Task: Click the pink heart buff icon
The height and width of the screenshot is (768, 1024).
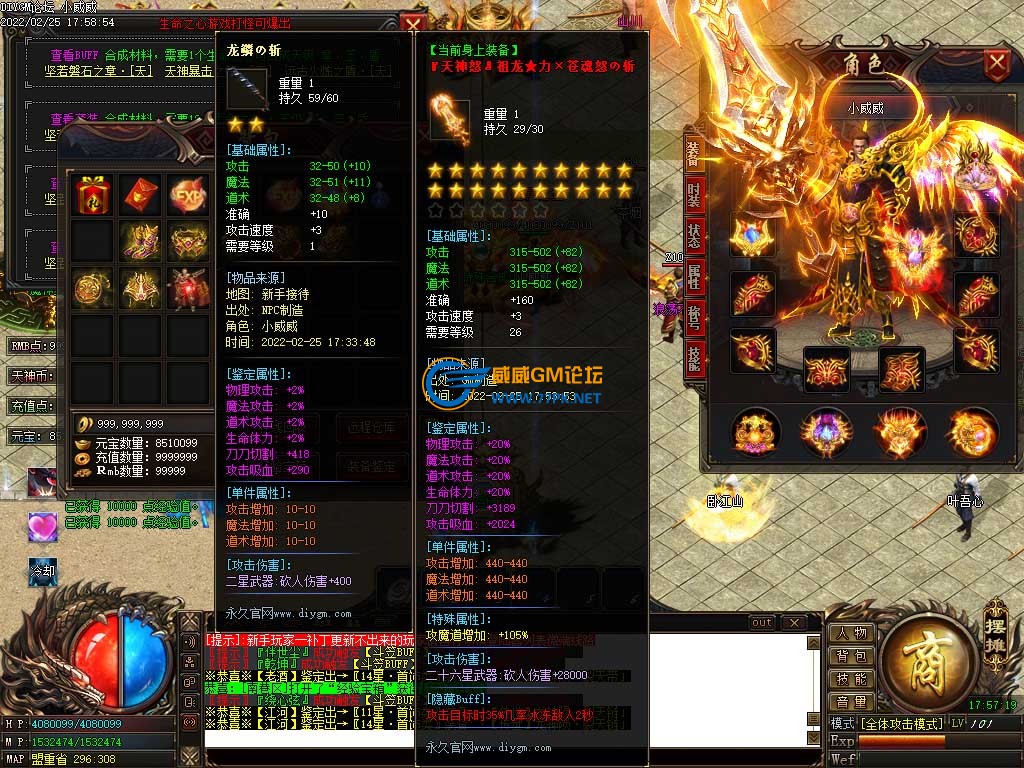Action: coord(43,527)
